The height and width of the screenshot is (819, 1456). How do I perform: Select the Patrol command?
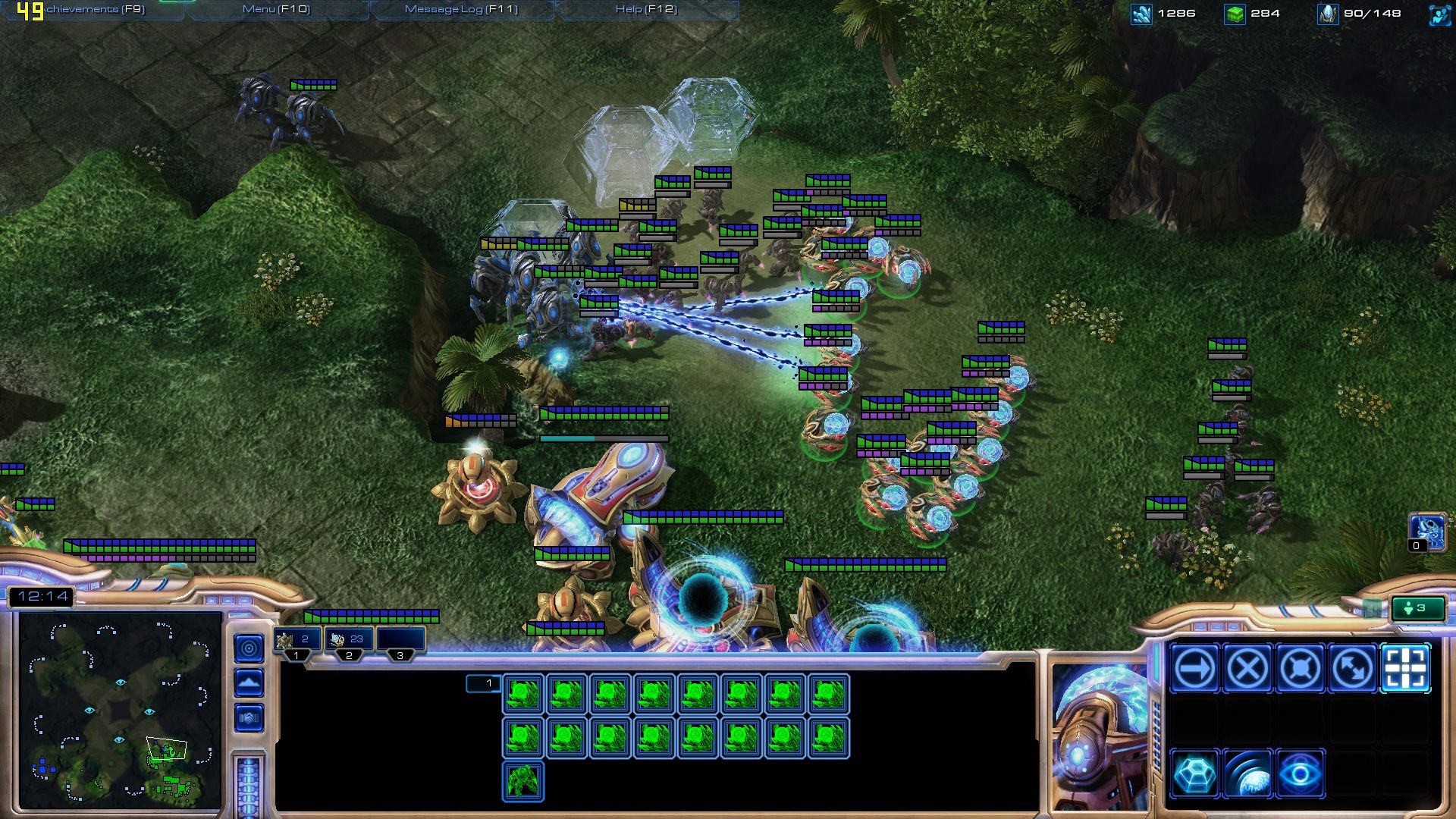pos(1353,668)
